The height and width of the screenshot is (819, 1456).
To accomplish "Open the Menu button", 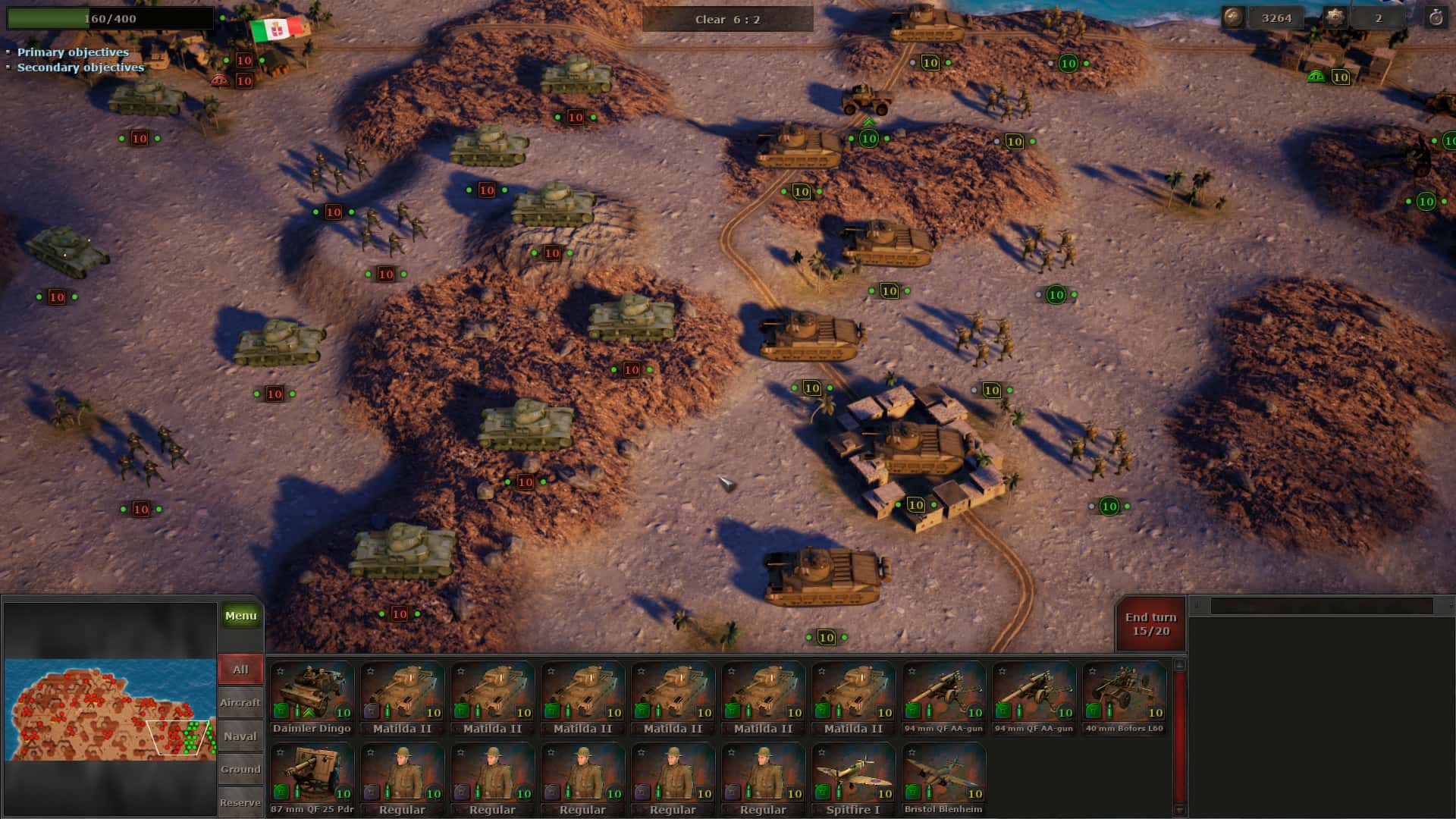I will click(x=240, y=615).
